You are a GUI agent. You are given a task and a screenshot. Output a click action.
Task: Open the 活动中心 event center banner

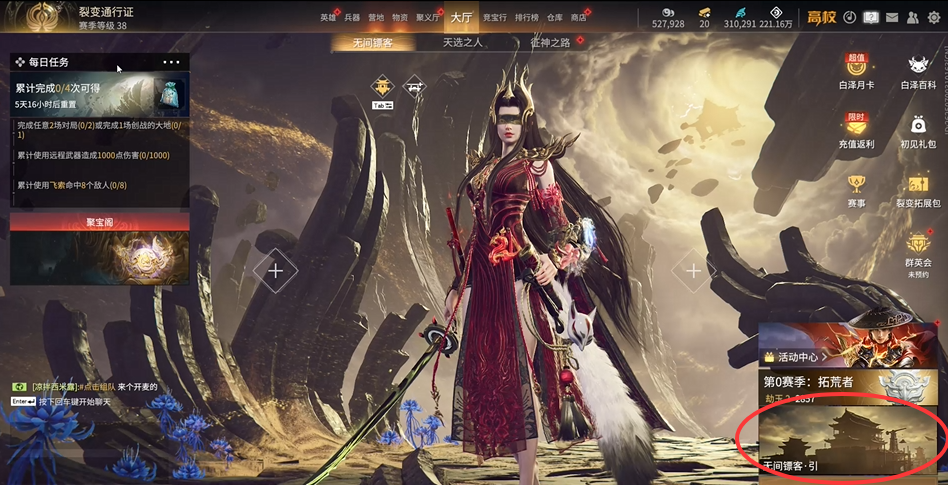[851, 345]
